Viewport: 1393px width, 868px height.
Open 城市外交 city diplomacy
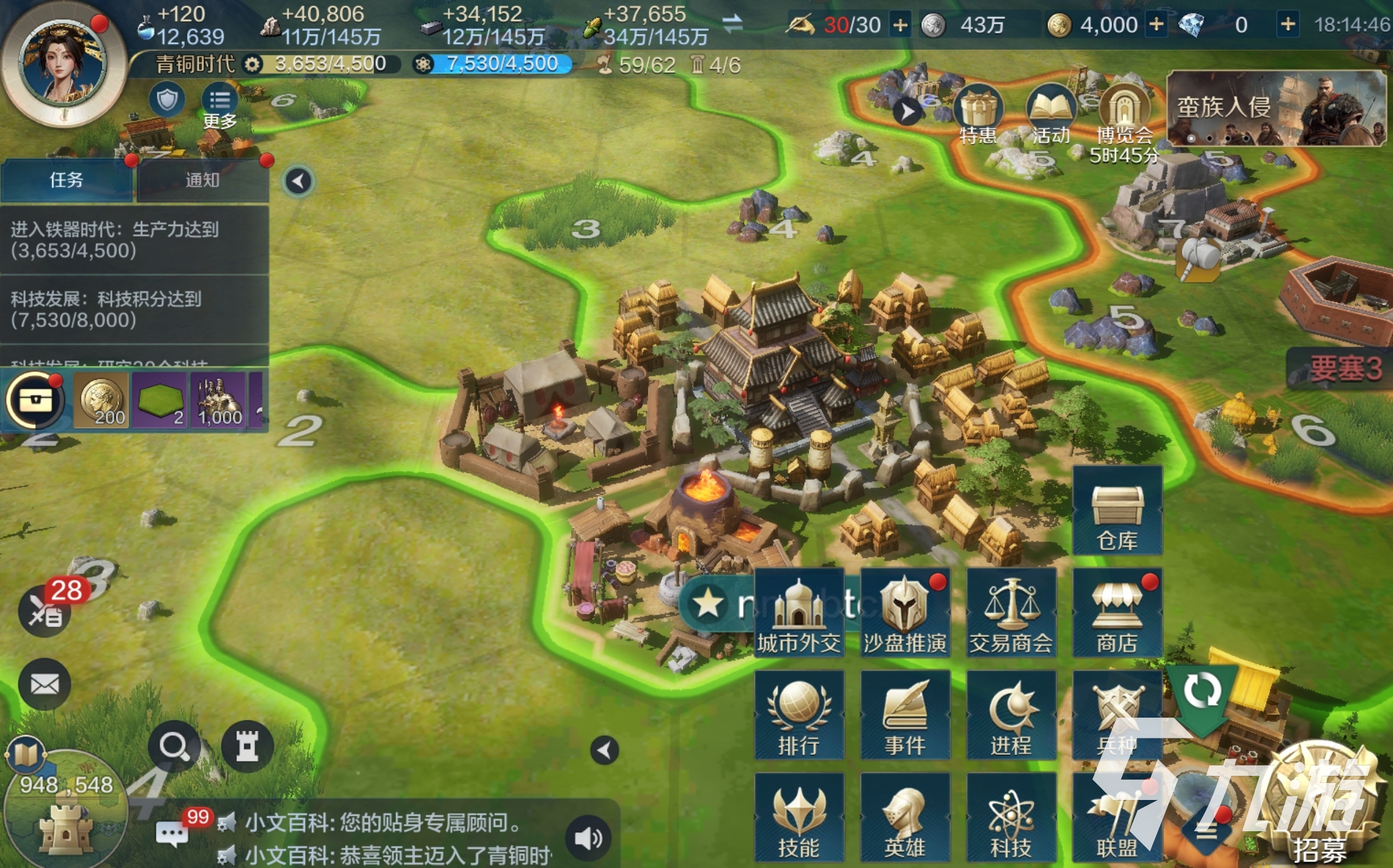[798, 613]
